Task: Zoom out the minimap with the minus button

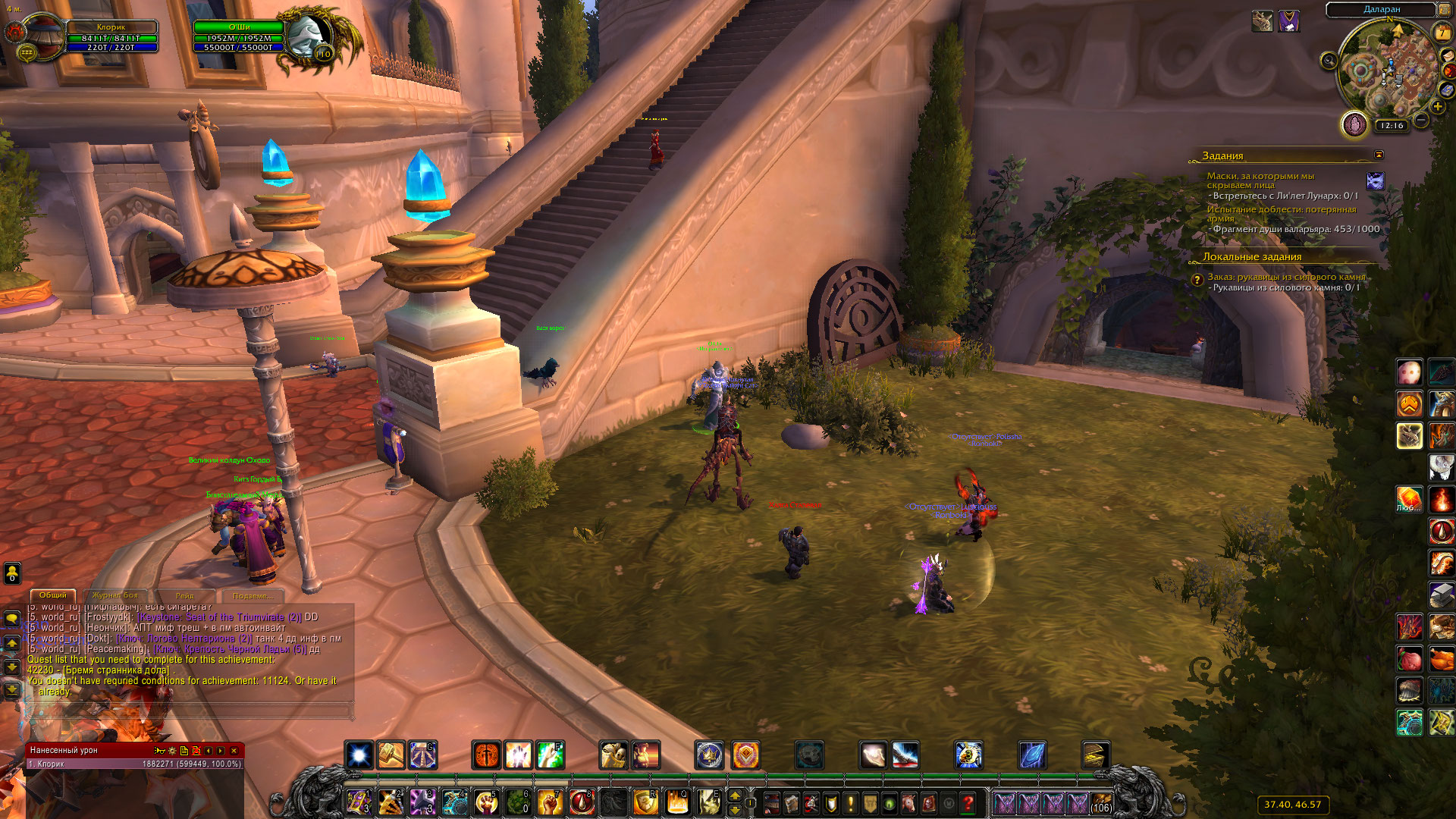Action: click(1421, 120)
